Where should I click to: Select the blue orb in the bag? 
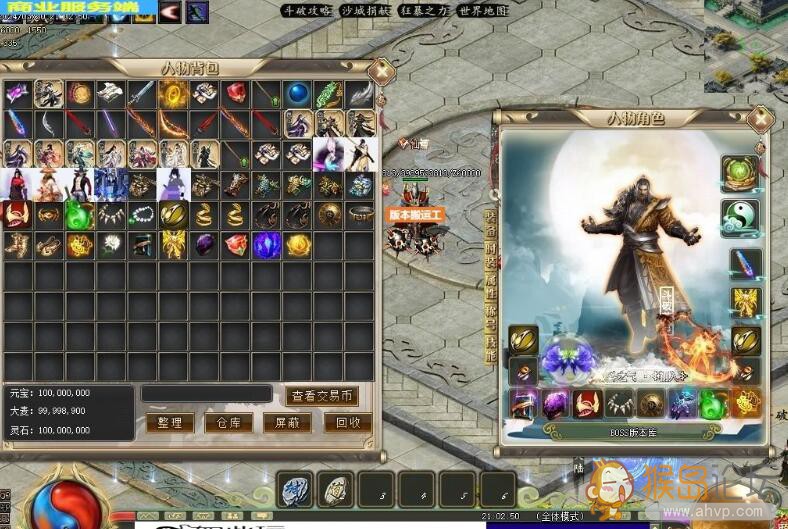pyautogui.click(x=297, y=94)
